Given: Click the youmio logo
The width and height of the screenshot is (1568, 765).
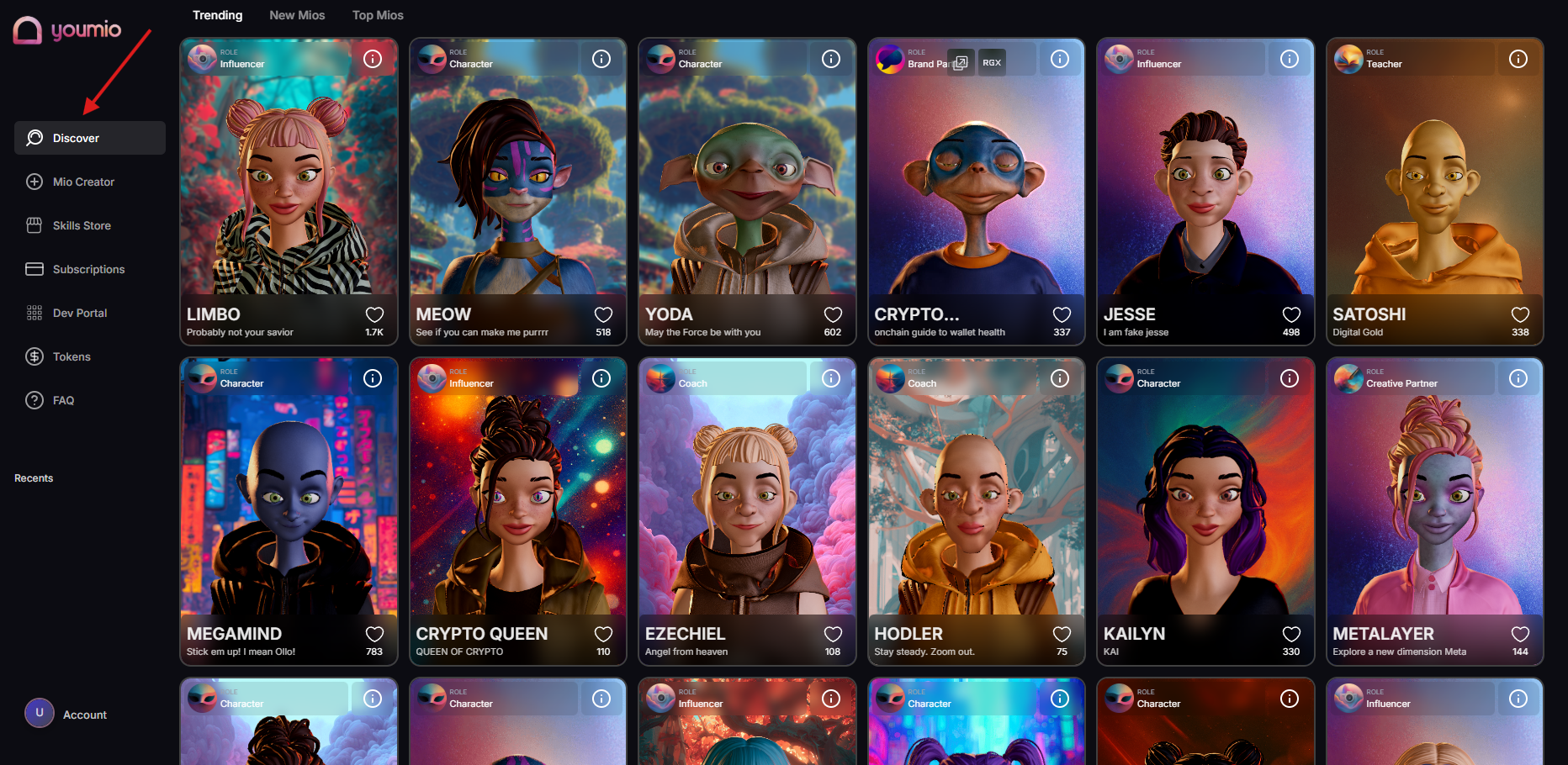Looking at the screenshot, I should click(67, 30).
